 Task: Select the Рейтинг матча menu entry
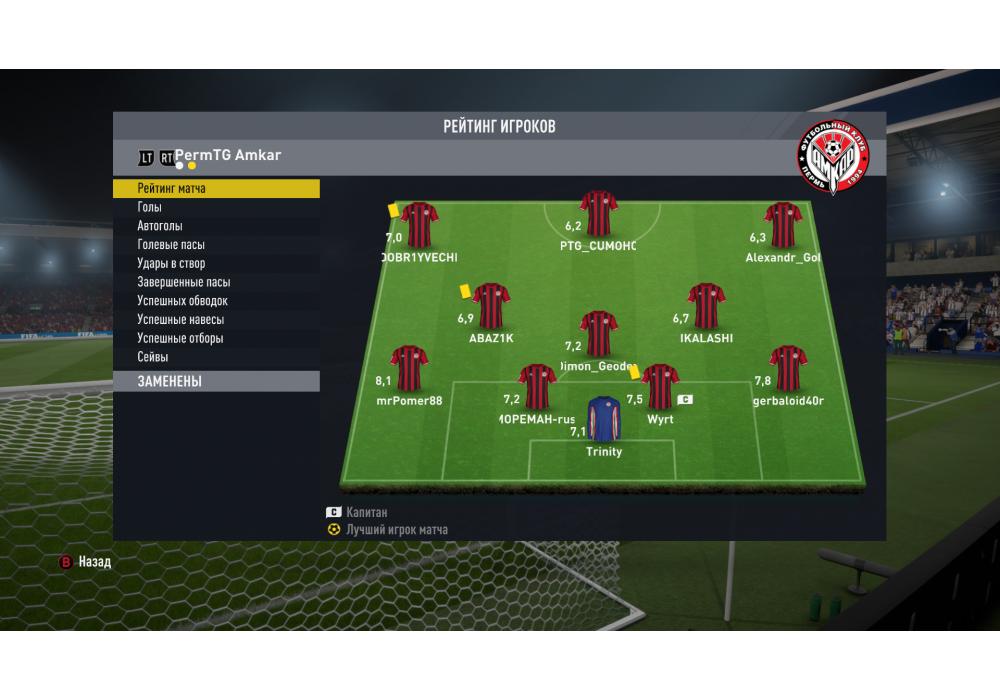216,188
